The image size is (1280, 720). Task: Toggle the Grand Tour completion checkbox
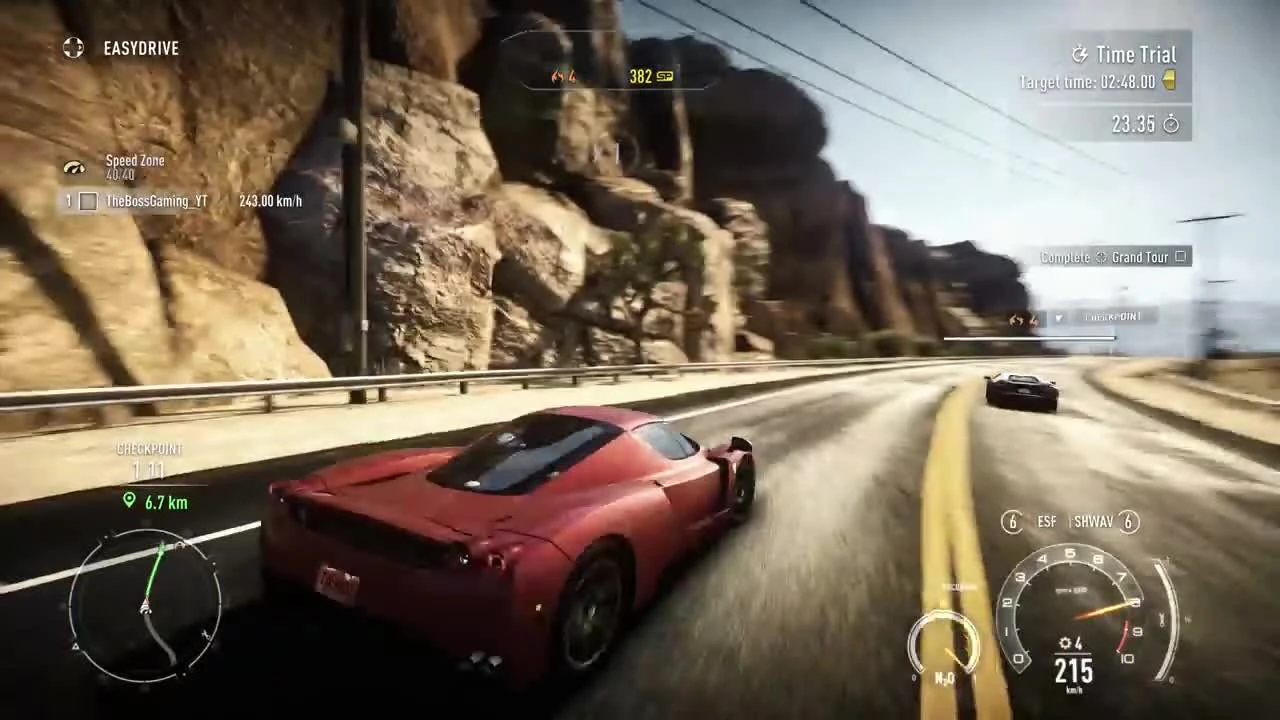pos(1180,257)
